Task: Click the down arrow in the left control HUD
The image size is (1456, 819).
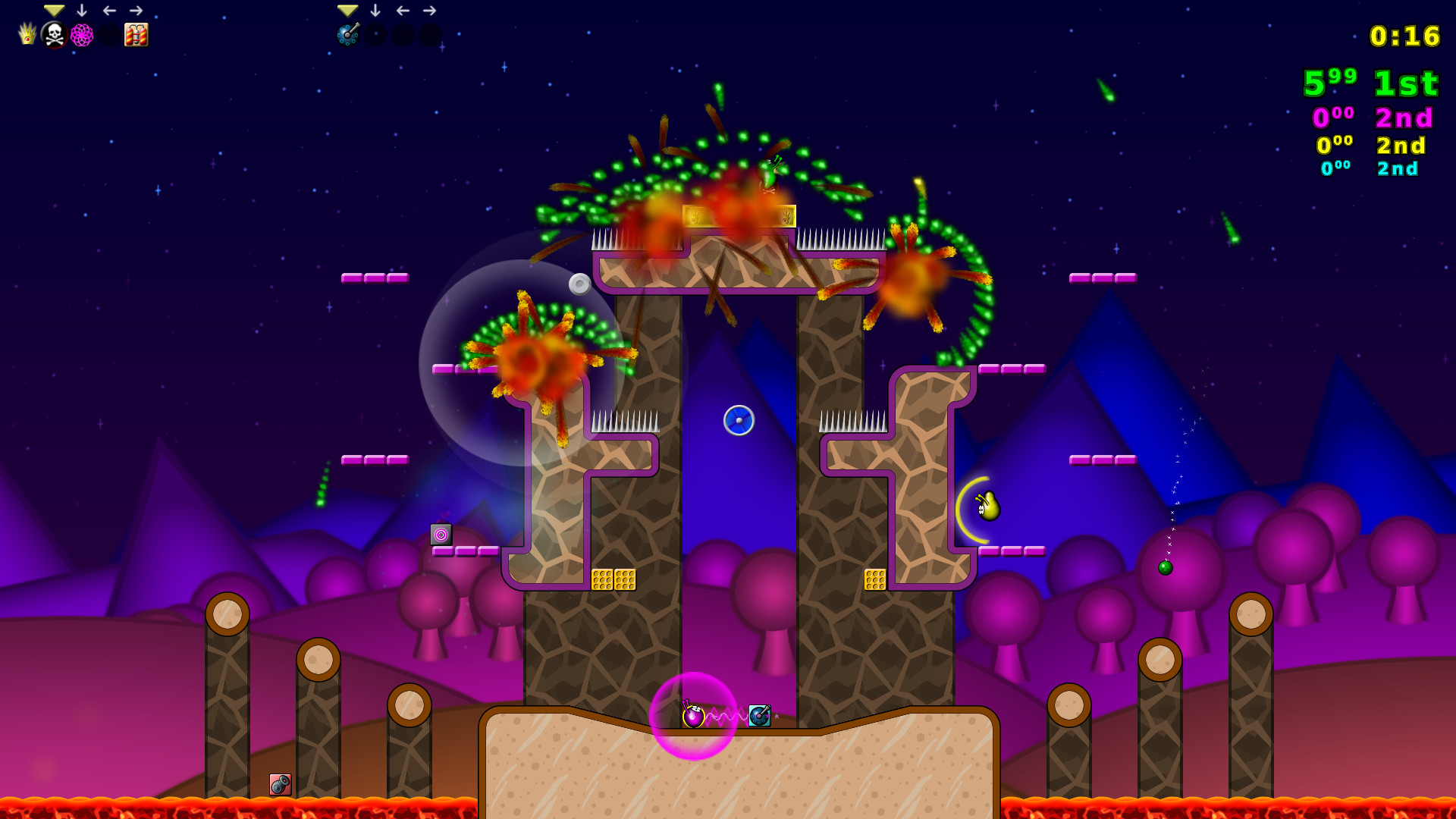Action: pyautogui.click(x=82, y=10)
